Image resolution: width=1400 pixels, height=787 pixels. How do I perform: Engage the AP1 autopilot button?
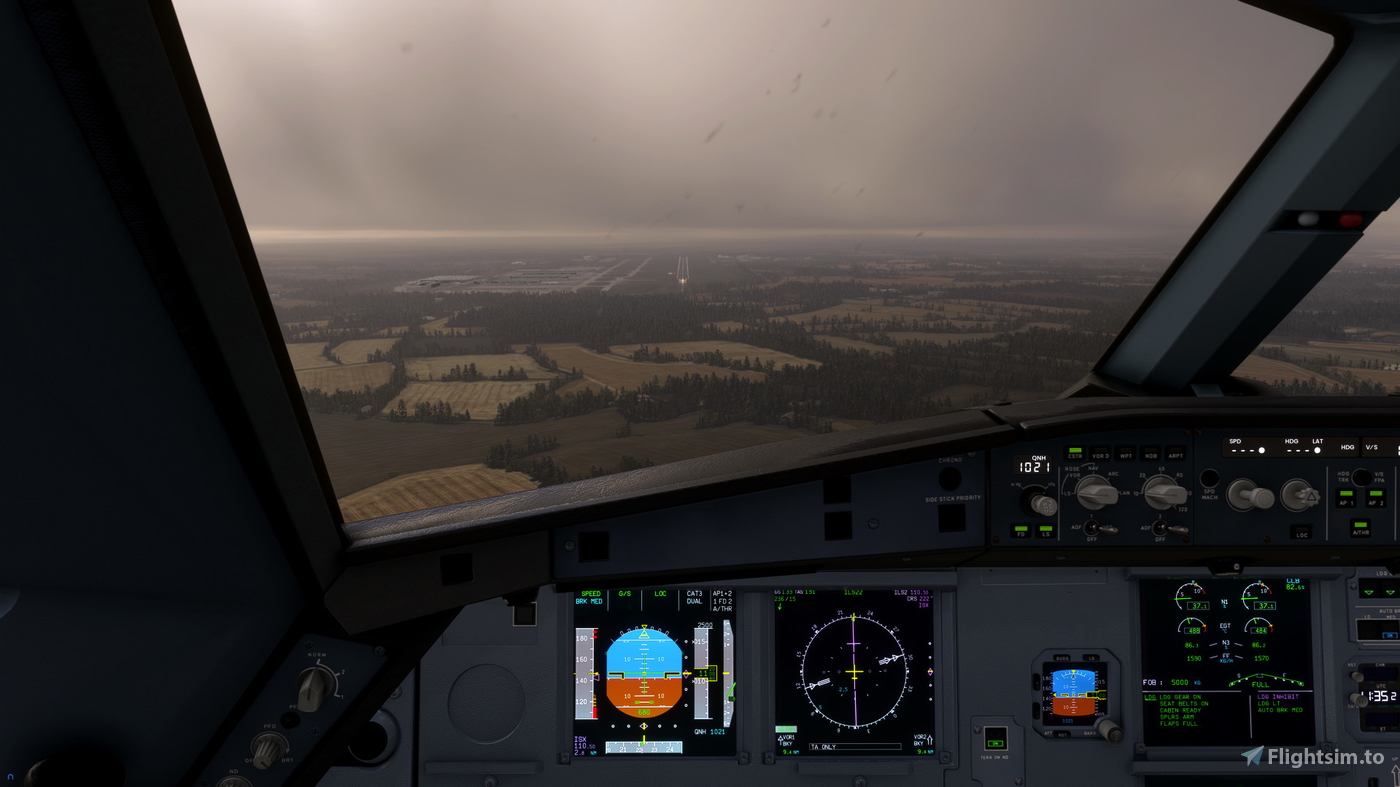tap(1346, 499)
